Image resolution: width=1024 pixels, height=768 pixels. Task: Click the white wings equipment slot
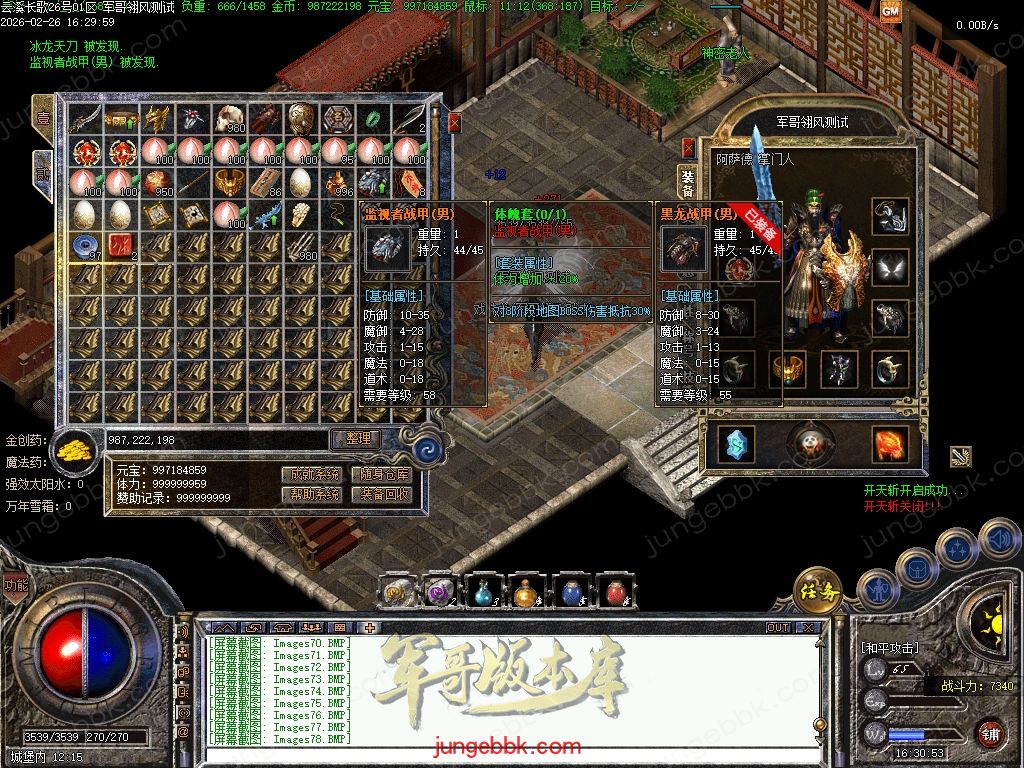tap(890, 267)
